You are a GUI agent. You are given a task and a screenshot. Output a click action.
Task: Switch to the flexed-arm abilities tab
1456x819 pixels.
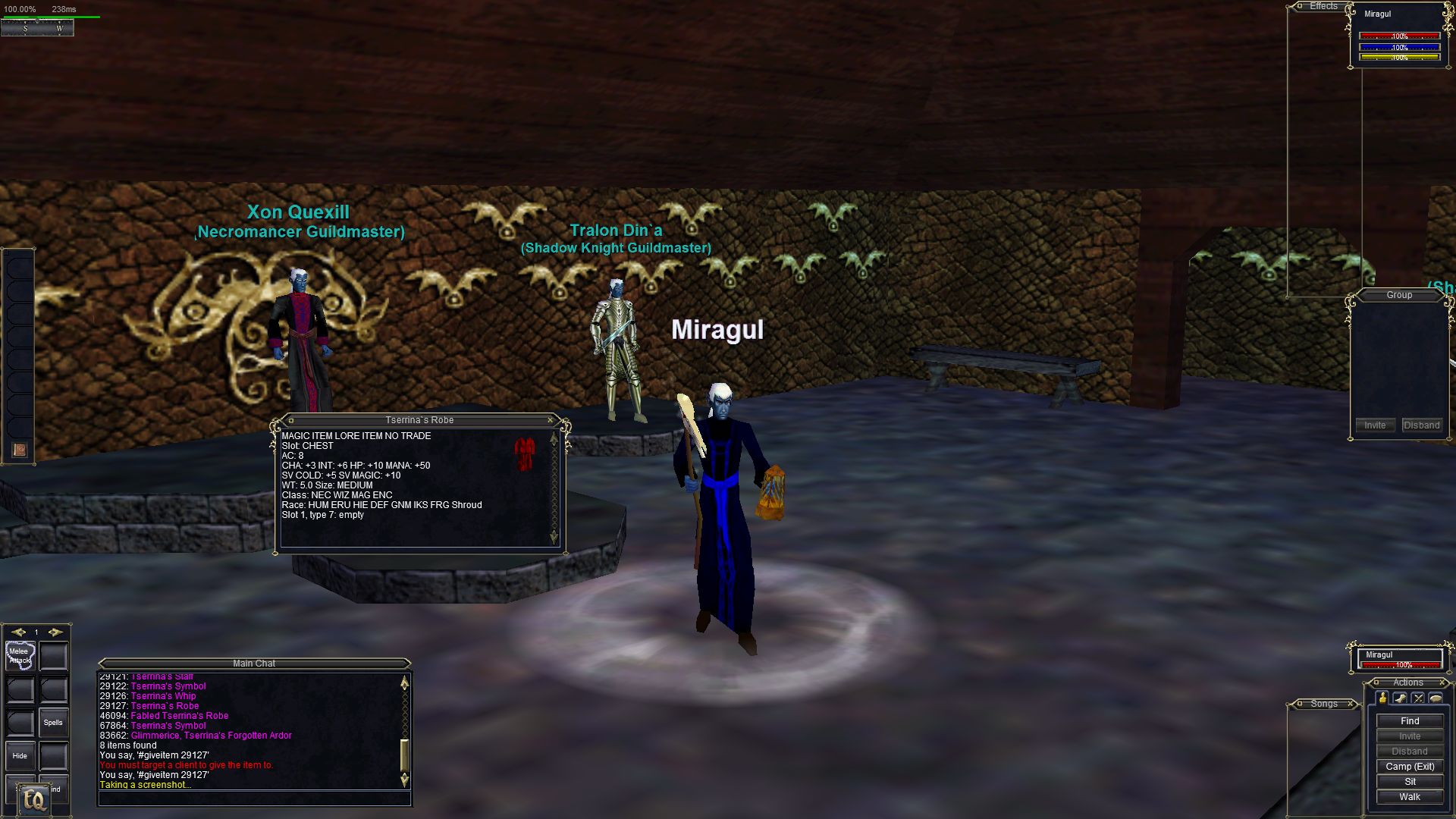click(1400, 698)
